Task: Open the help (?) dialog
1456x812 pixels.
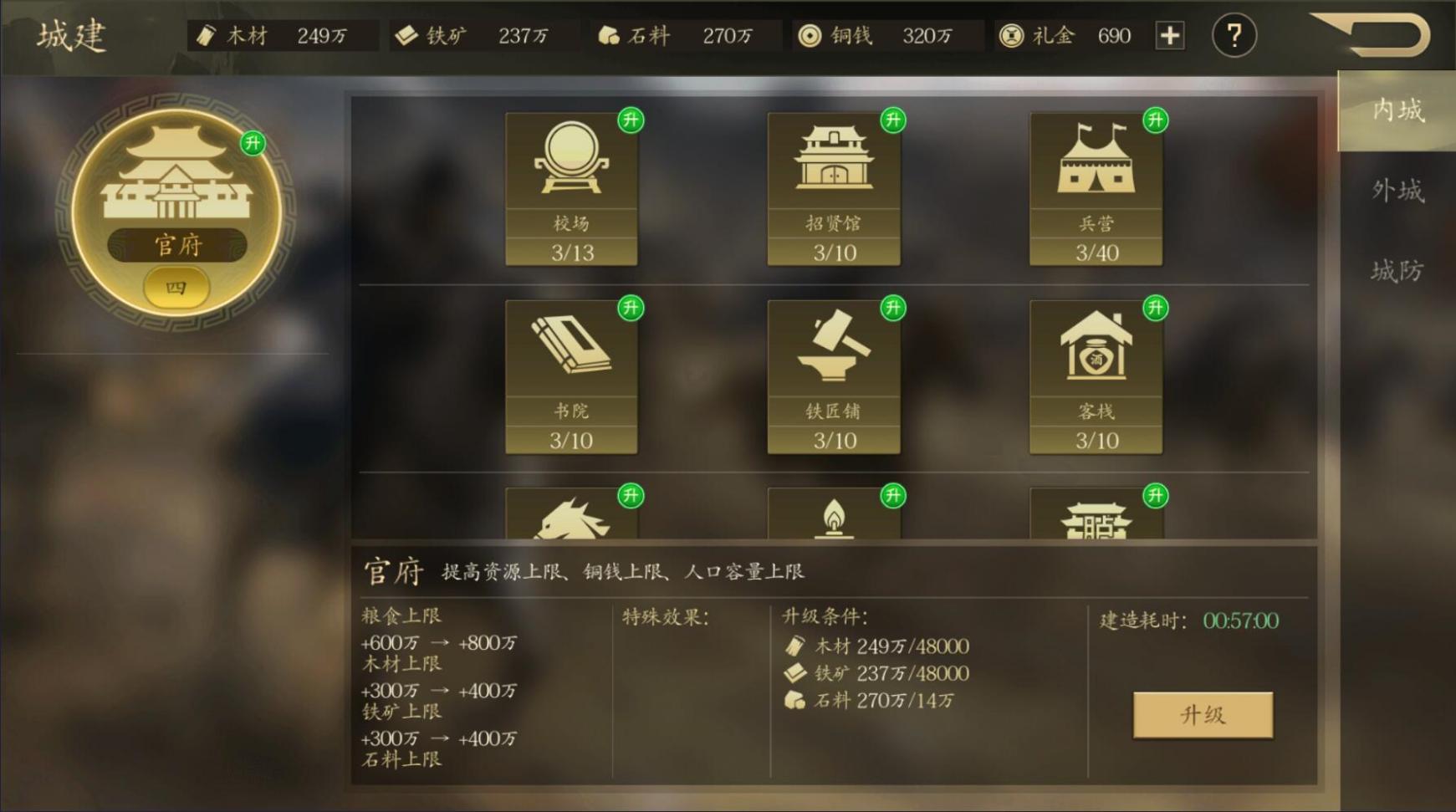Action: 1234,34
